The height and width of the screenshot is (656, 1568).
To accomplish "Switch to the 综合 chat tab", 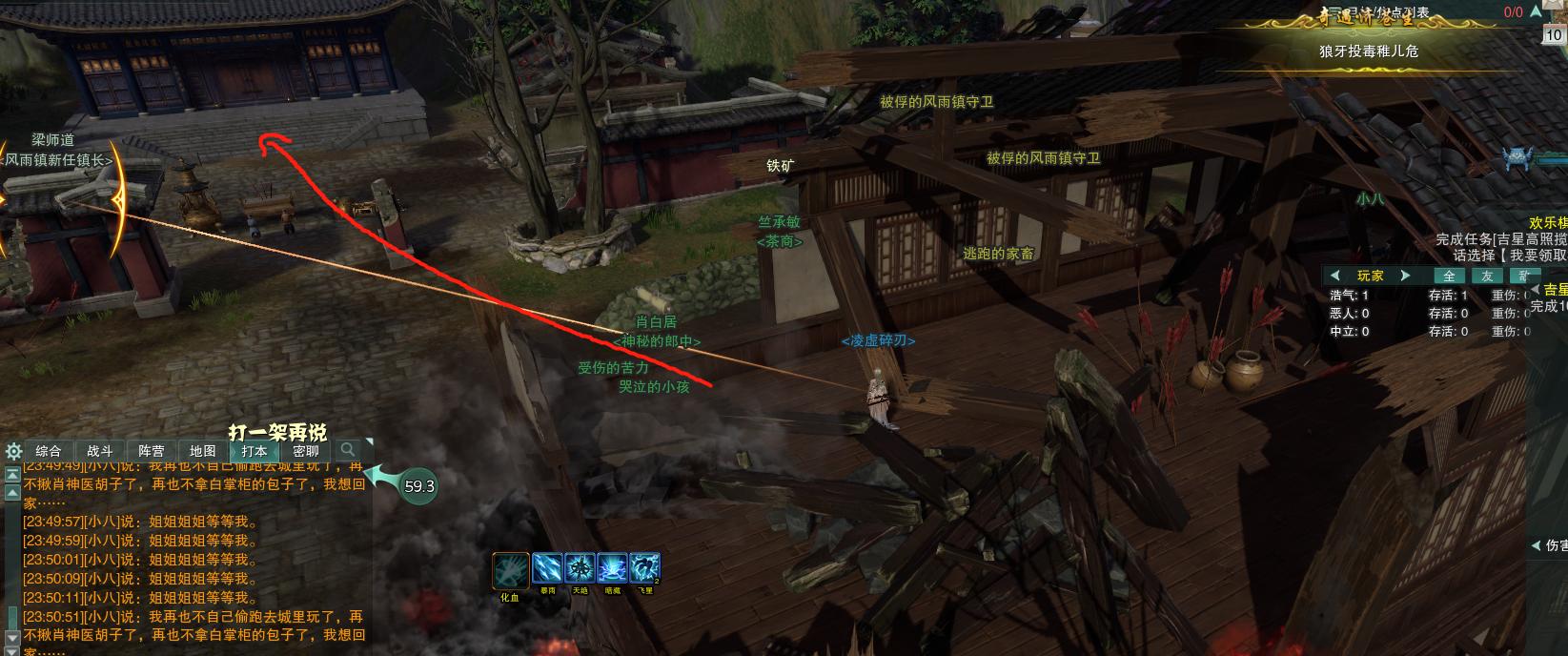I will (x=49, y=451).
